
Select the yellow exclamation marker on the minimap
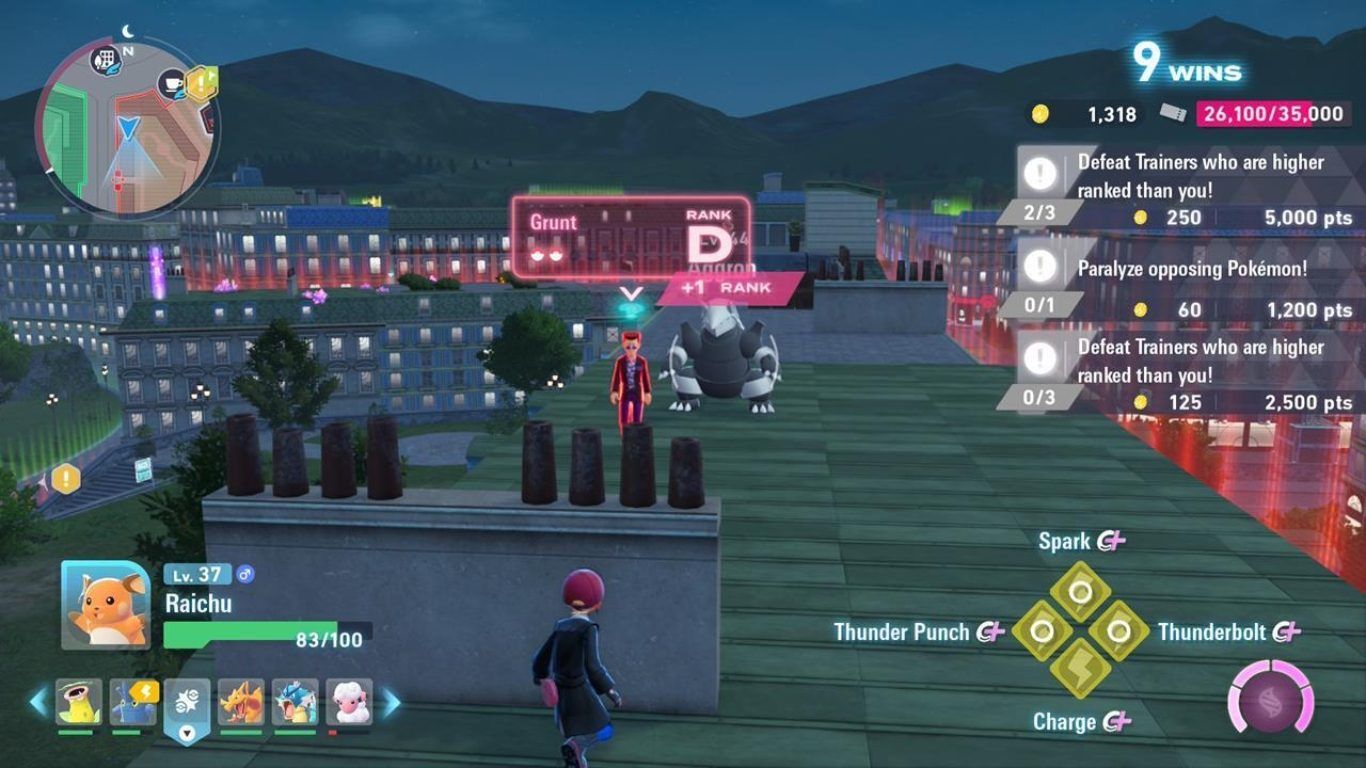pyautogui.click(x=203, y=82)
